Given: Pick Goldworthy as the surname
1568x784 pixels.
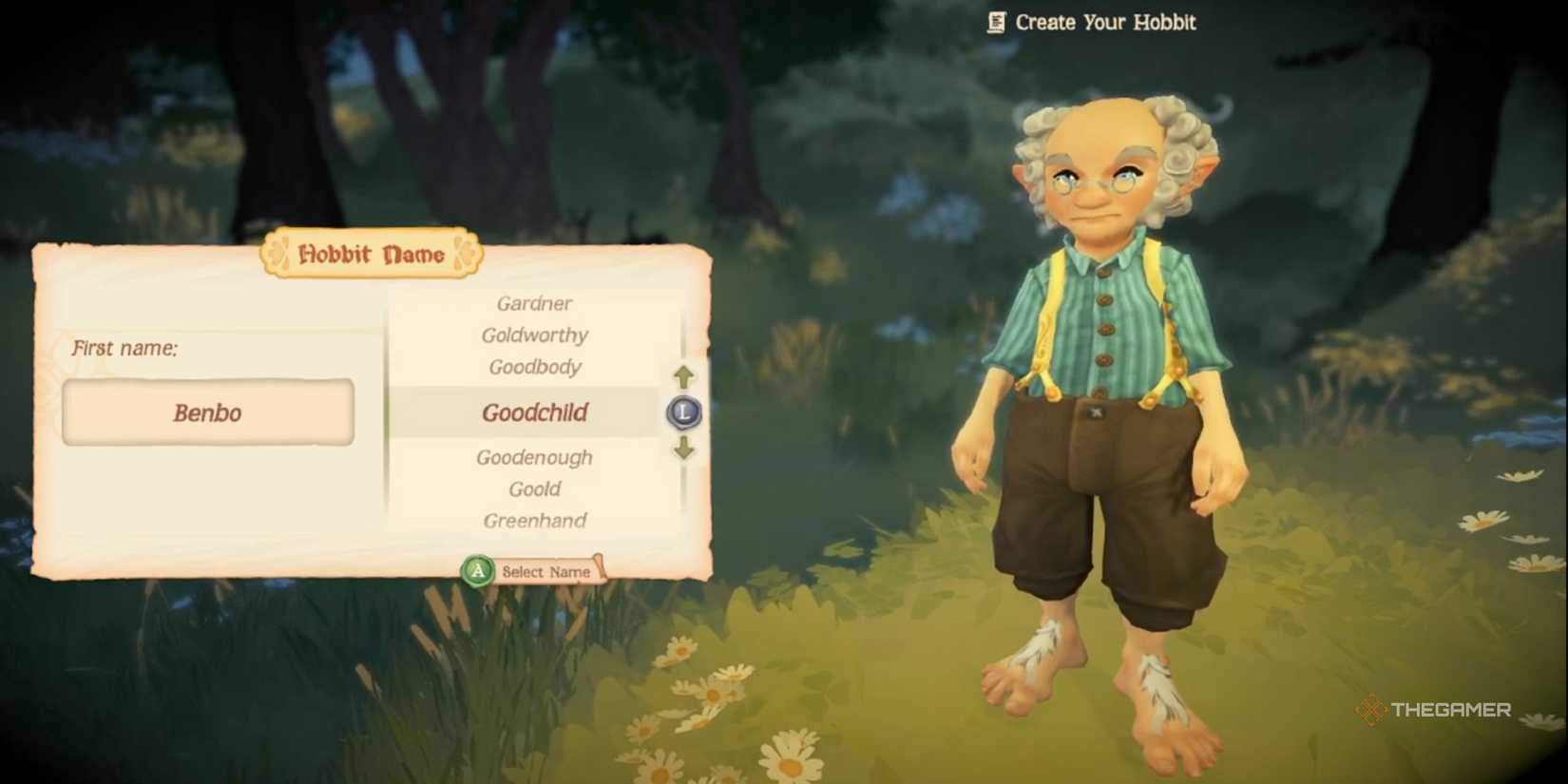Looking at the screenshot, I should click(534, 335).
